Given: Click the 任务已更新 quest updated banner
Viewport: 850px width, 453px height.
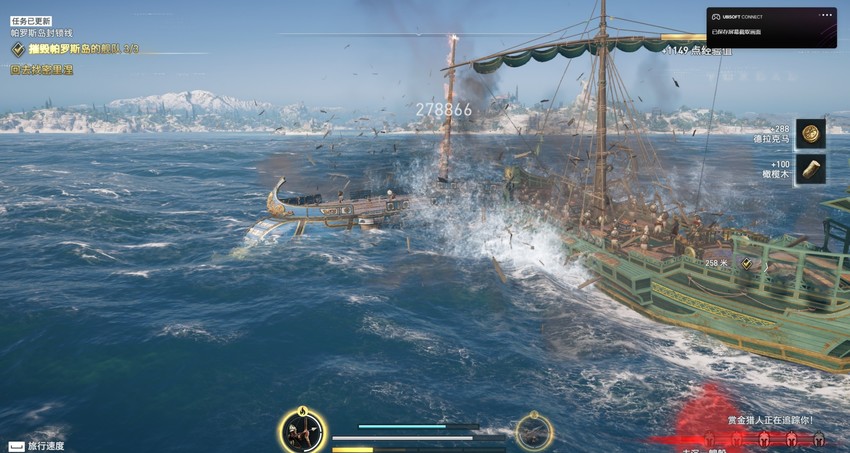Looking at the screenshot, I should pyautogui.click(x=31, y=20).
